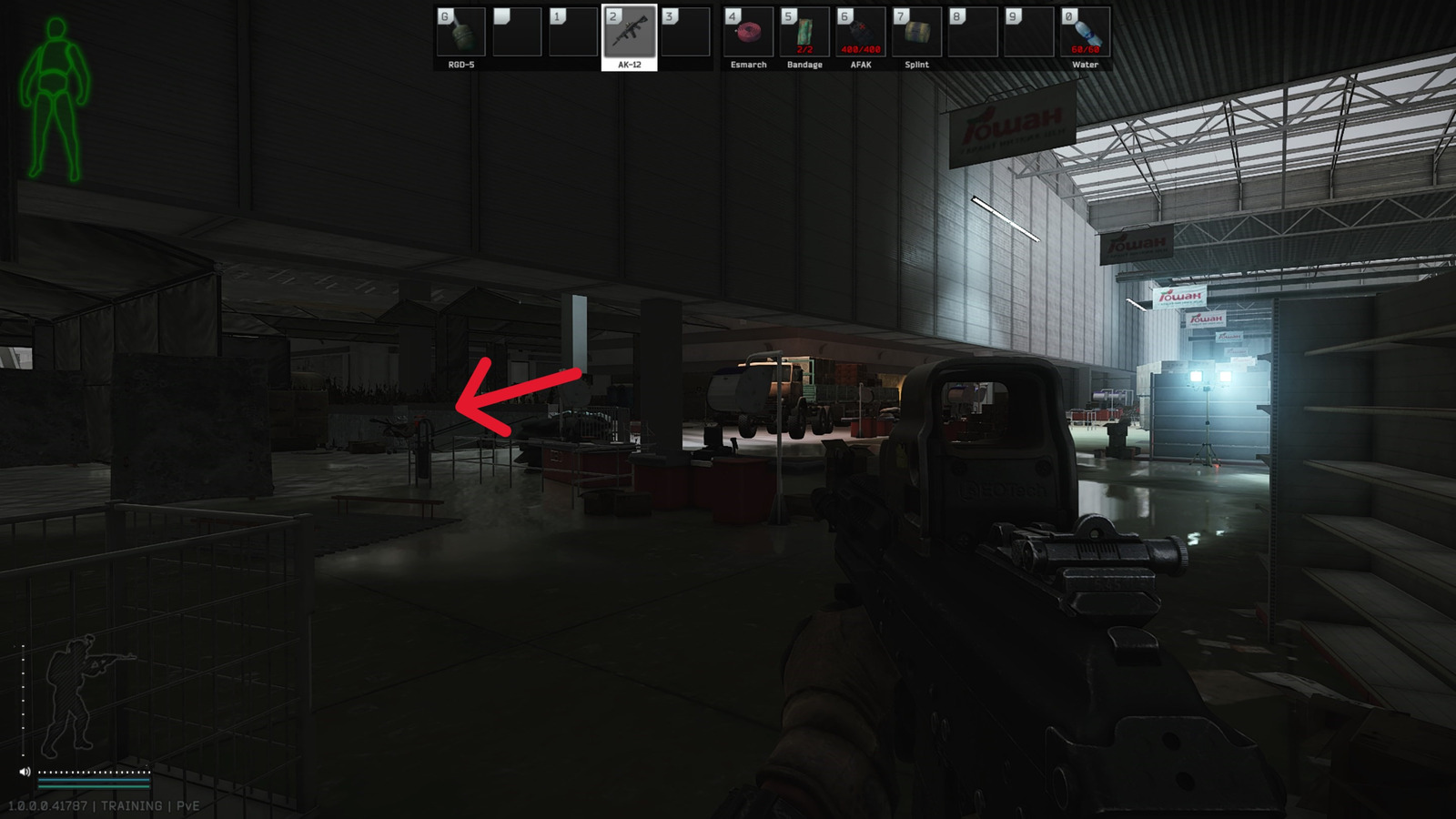
Task: Use the Bandage from quickslot 5
Action: tap(804, 32)
